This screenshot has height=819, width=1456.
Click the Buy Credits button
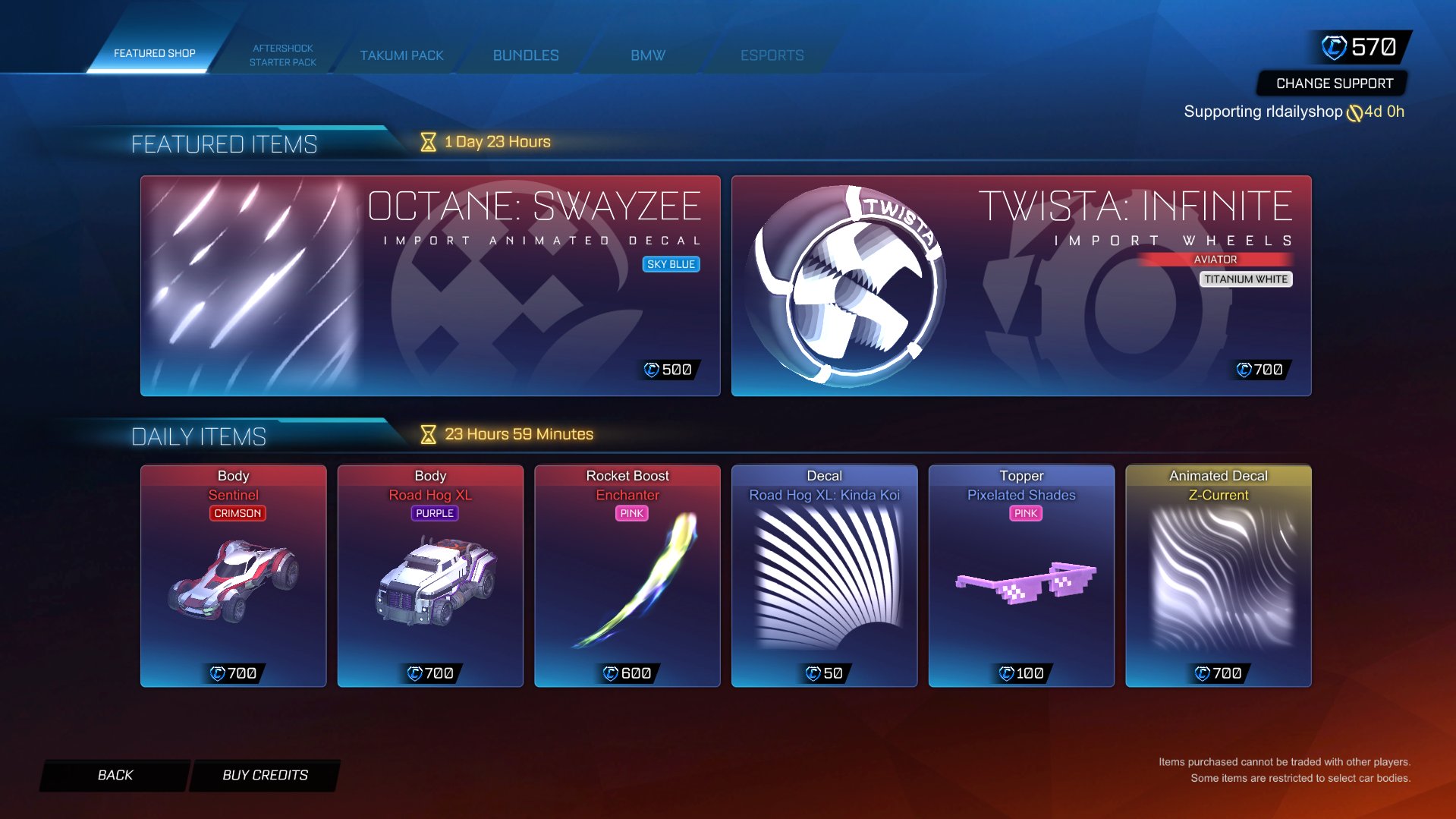[263, 774]
